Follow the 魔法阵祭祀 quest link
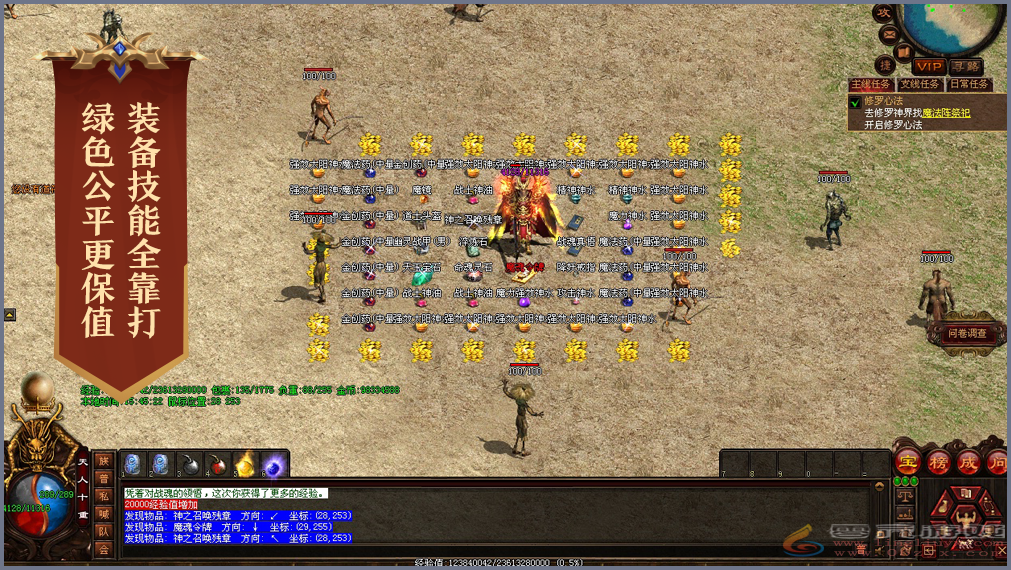1011x570 pixels. click(946, 113)
